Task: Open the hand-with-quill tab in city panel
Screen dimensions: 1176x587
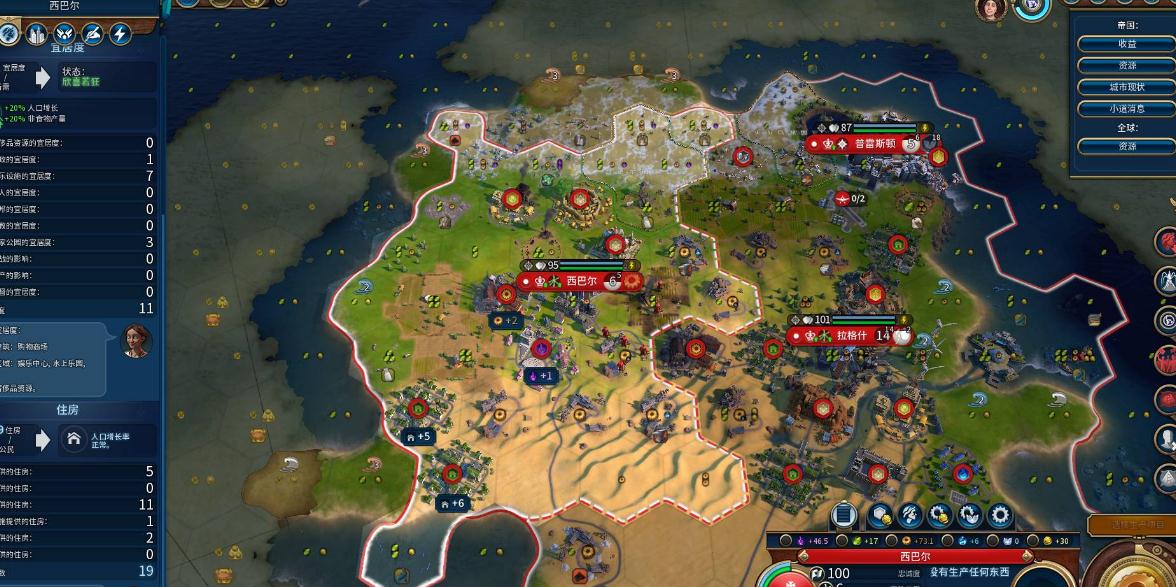Action: (93, 34)
